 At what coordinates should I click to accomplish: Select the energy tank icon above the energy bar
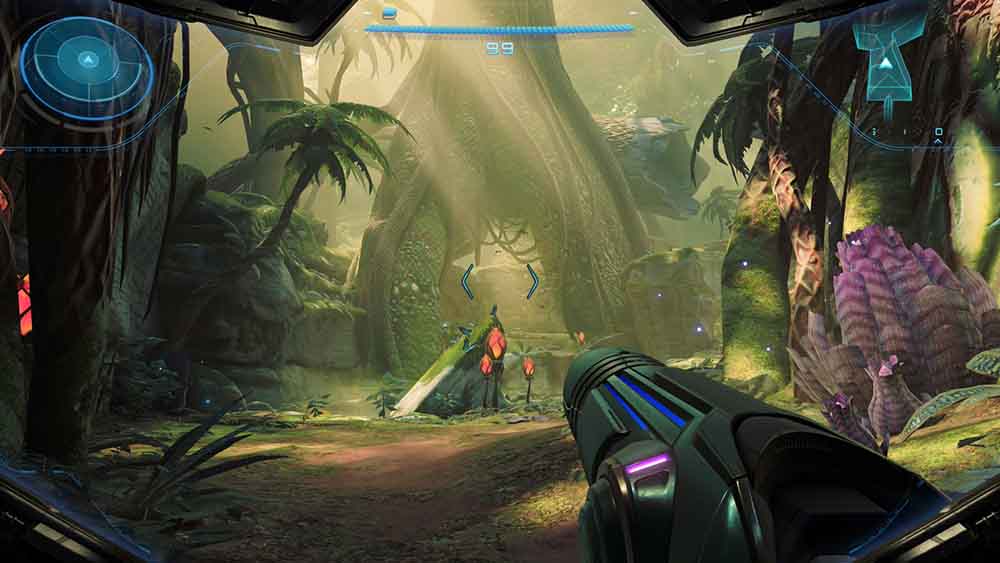coord(389,13)
